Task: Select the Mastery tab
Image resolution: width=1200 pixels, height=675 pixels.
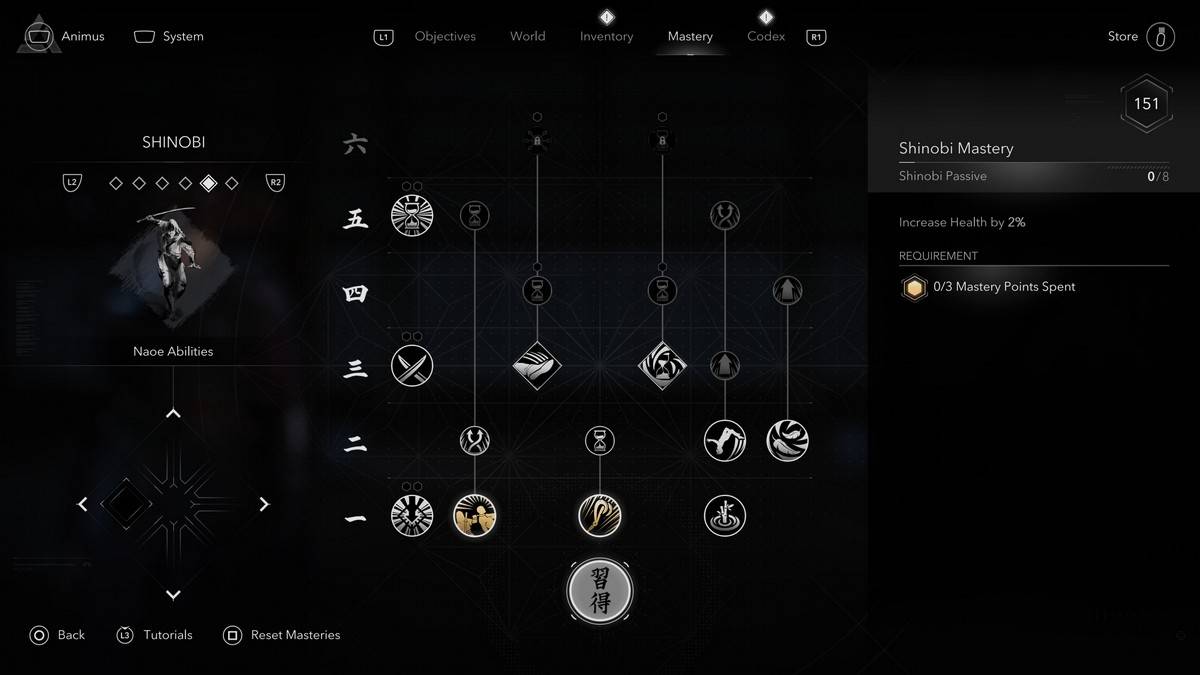Action: (690, 36)
